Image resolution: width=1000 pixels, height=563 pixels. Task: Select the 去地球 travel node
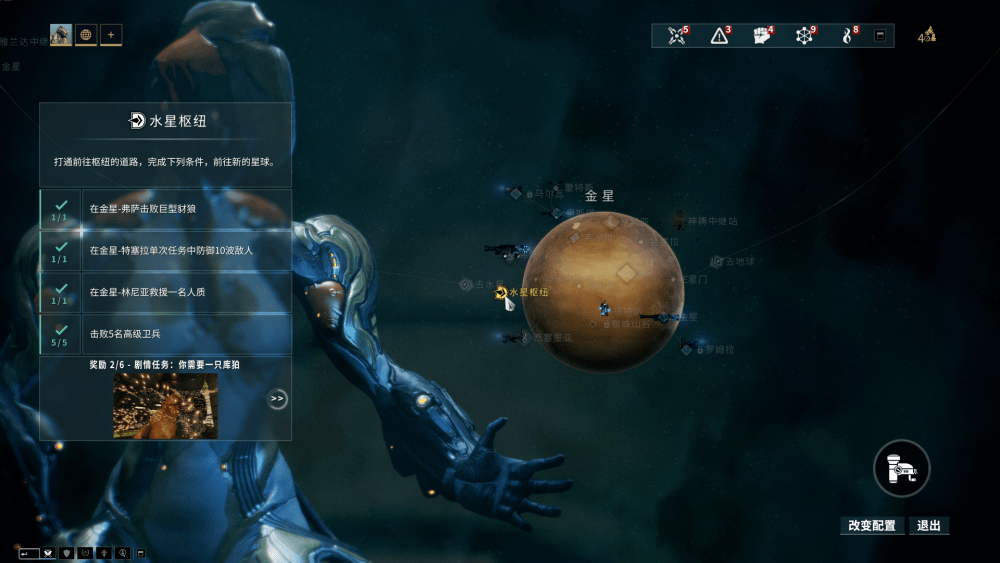(x=717, y=262)
